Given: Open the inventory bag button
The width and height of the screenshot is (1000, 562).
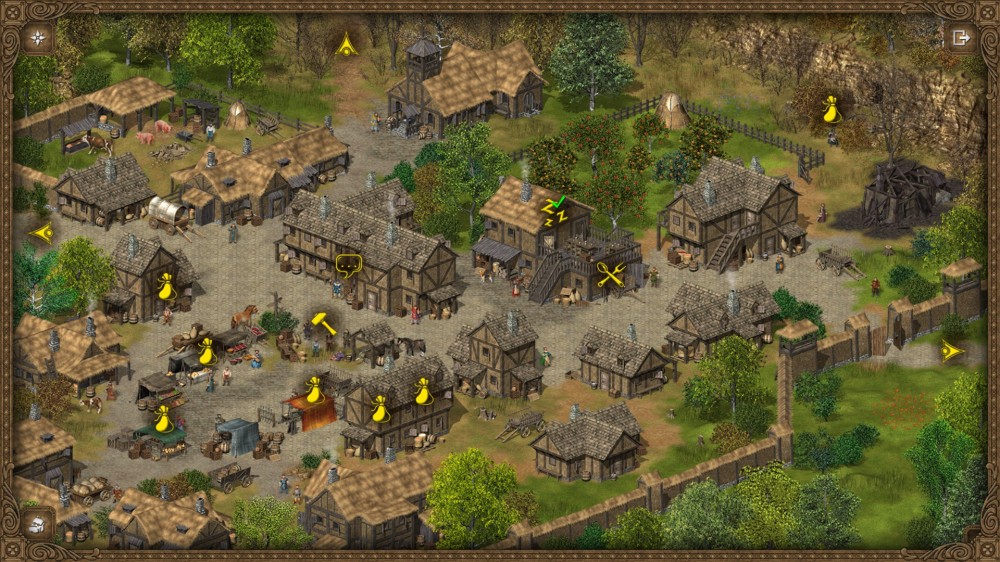Looking at the screenshot, I should 38,523.
